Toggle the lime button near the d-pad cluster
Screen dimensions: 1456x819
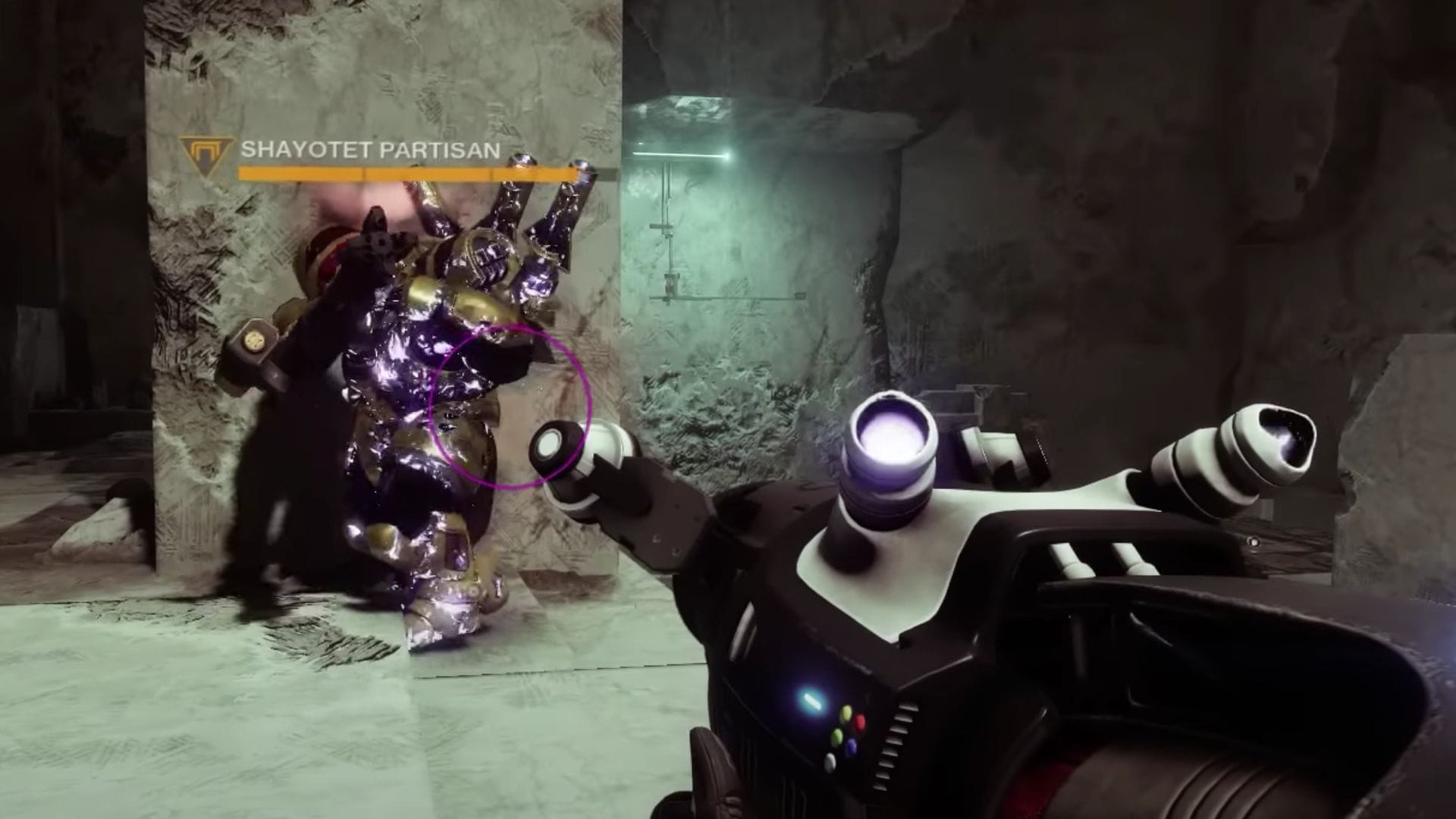(836, 736)
